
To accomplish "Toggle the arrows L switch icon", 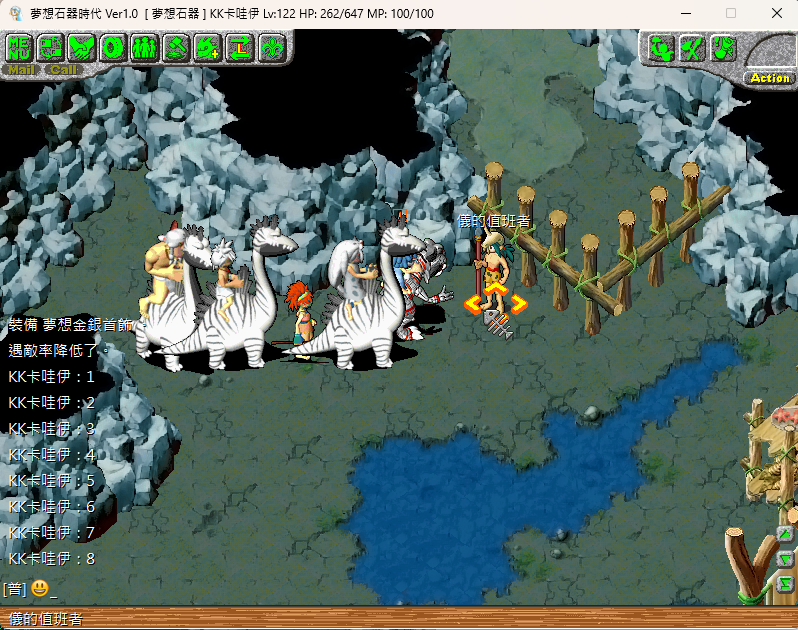I will pos(240,47).
